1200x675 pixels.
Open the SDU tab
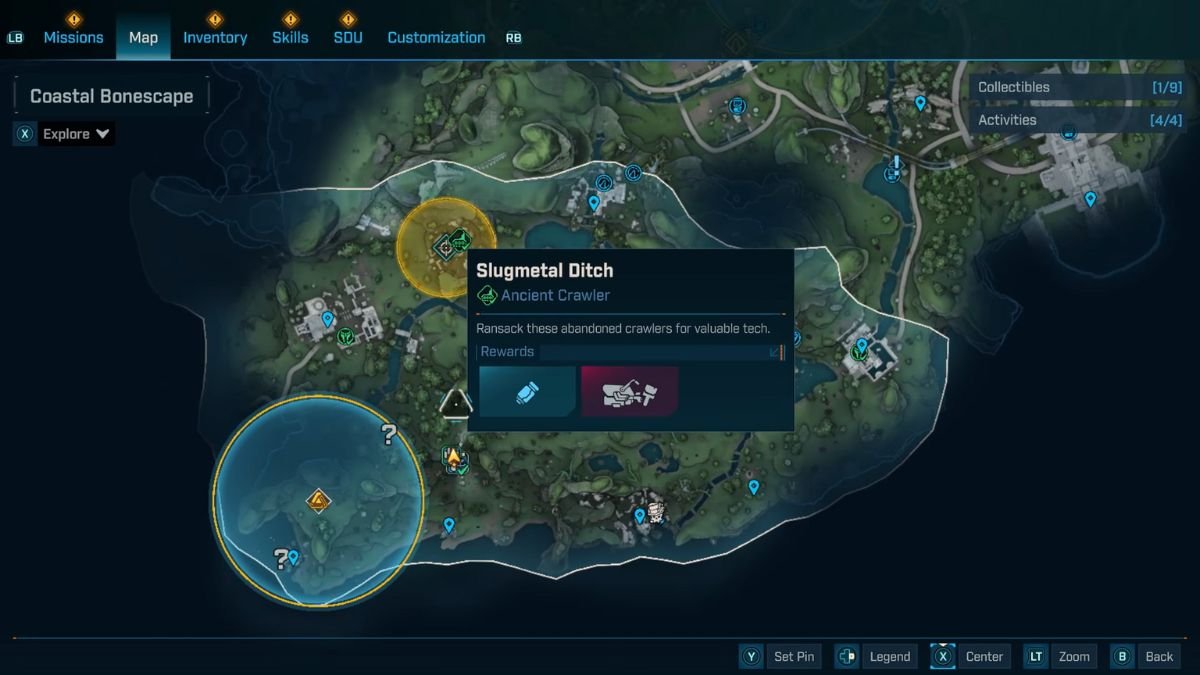[x=347, y=37]
